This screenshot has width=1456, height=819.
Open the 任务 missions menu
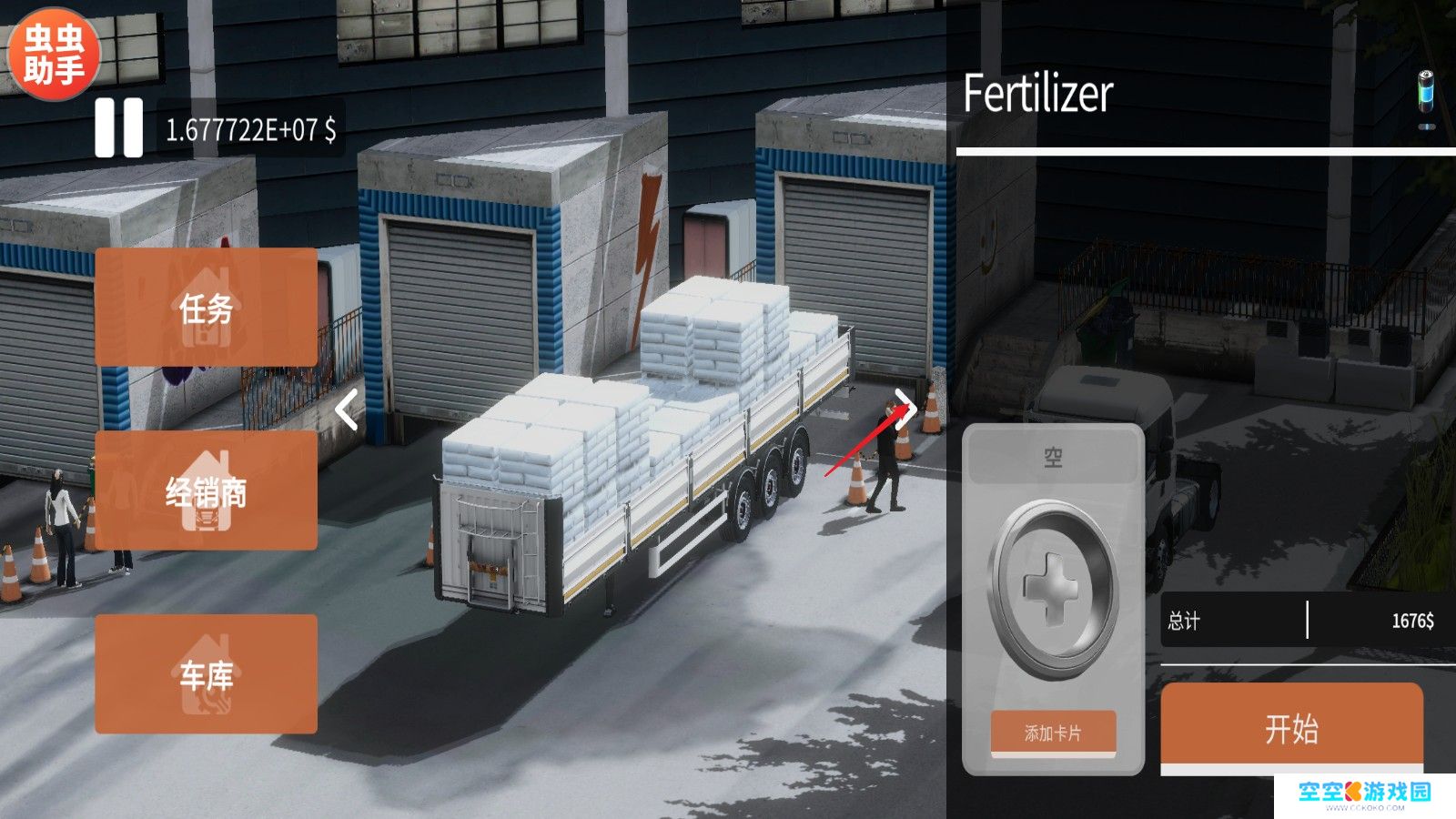207,308
